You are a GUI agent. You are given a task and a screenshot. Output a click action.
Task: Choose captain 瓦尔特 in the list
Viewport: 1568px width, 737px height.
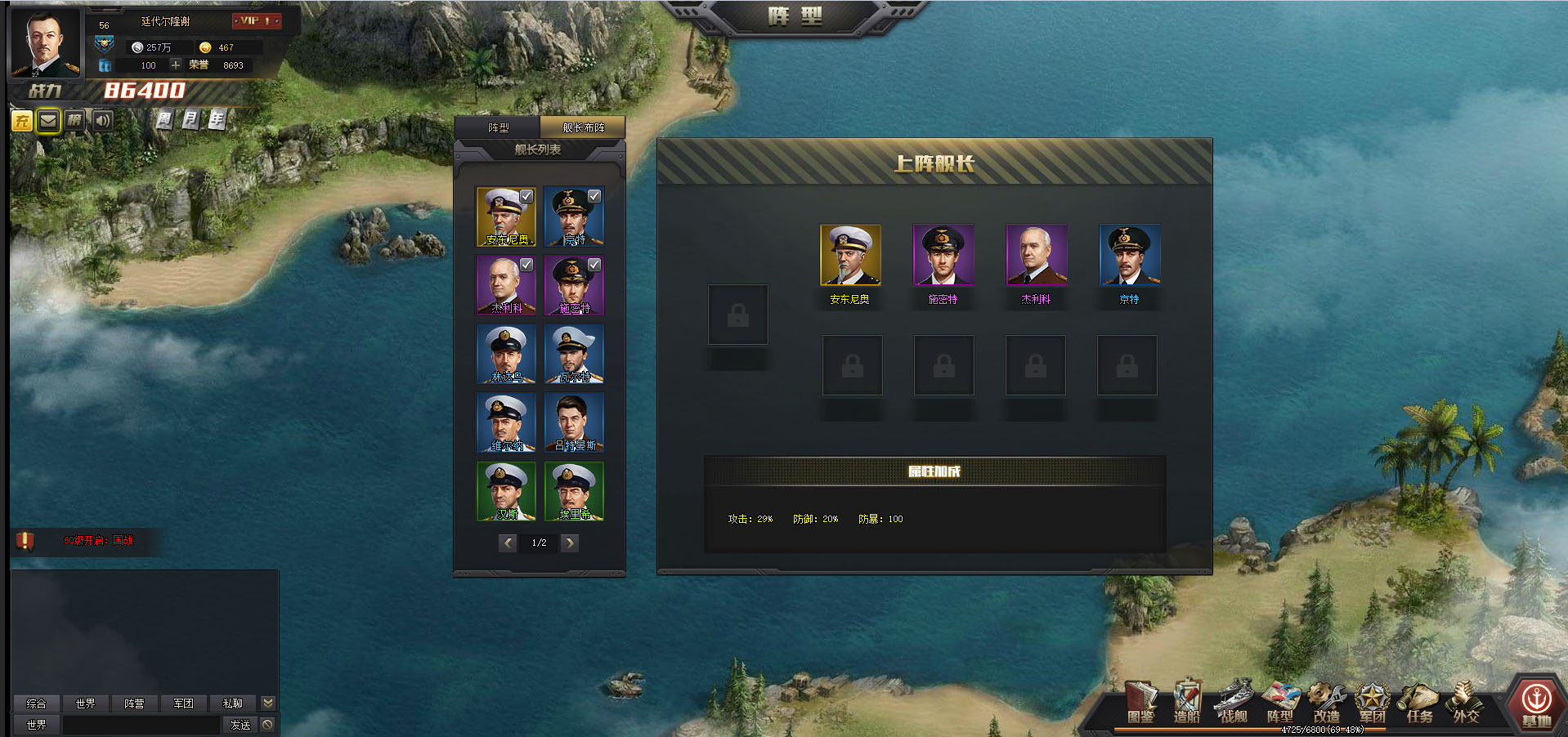click(x=574, y=354)
